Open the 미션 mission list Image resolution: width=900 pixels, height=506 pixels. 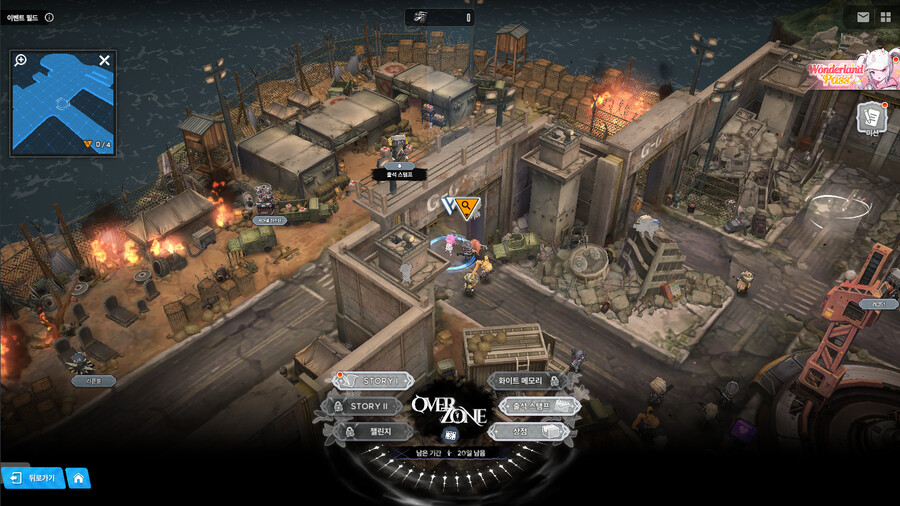(x=873, y=119)
